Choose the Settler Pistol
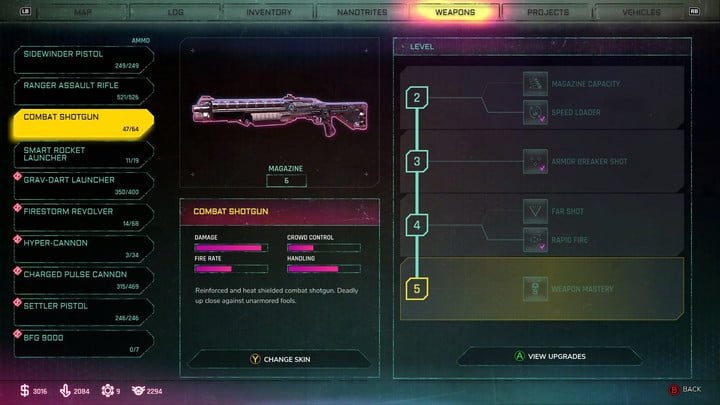This screenshot has width=720, height=405. click(x=82, y=311)
